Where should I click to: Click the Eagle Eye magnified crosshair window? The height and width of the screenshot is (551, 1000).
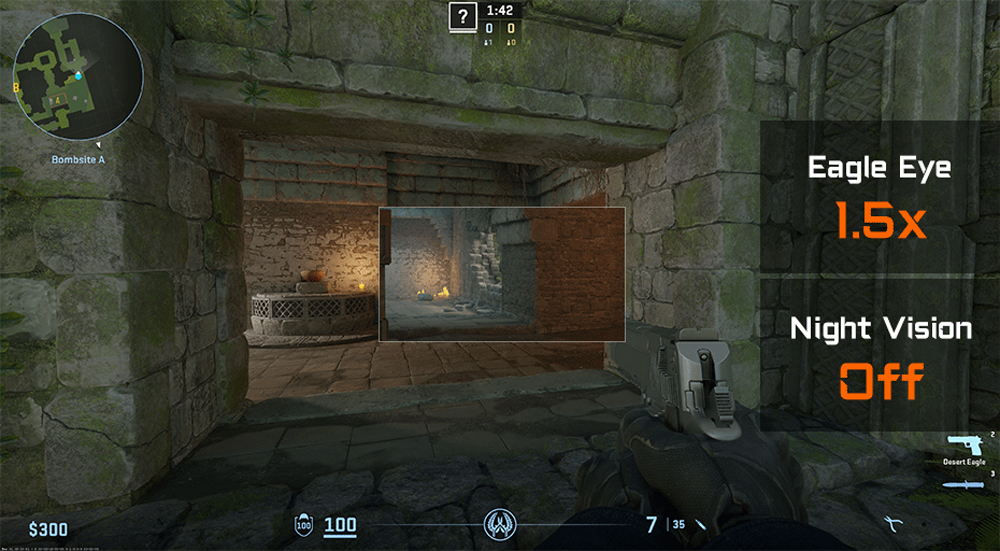pyautogui.click(x=502, y=275)
